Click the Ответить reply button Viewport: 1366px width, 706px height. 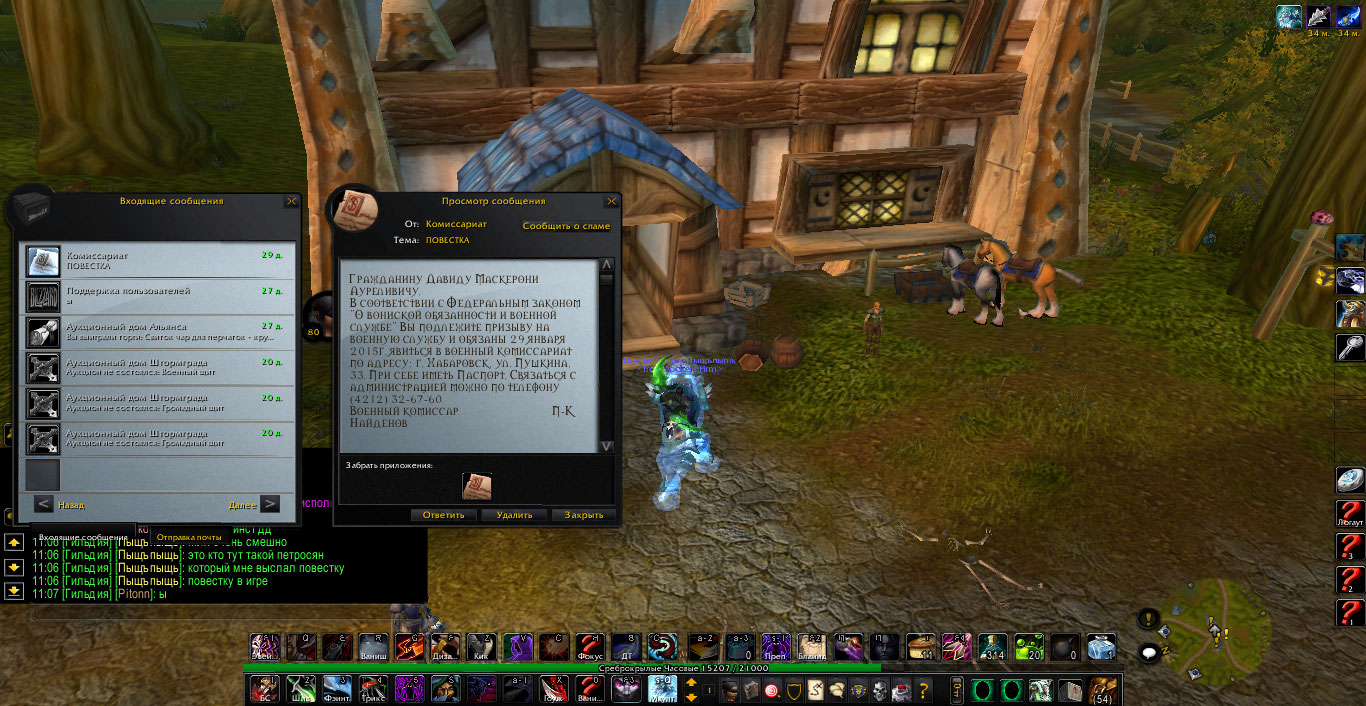[443, 516]
